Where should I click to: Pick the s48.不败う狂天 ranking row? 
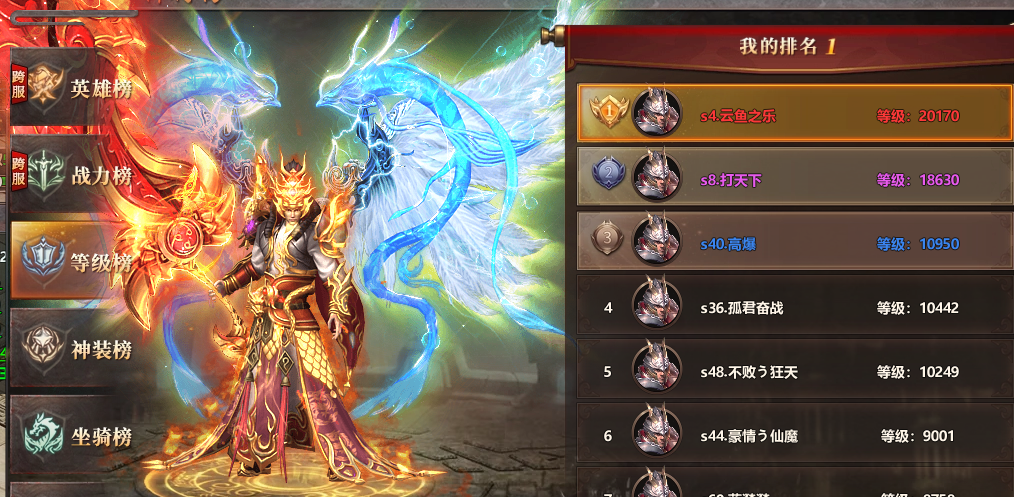795,372
